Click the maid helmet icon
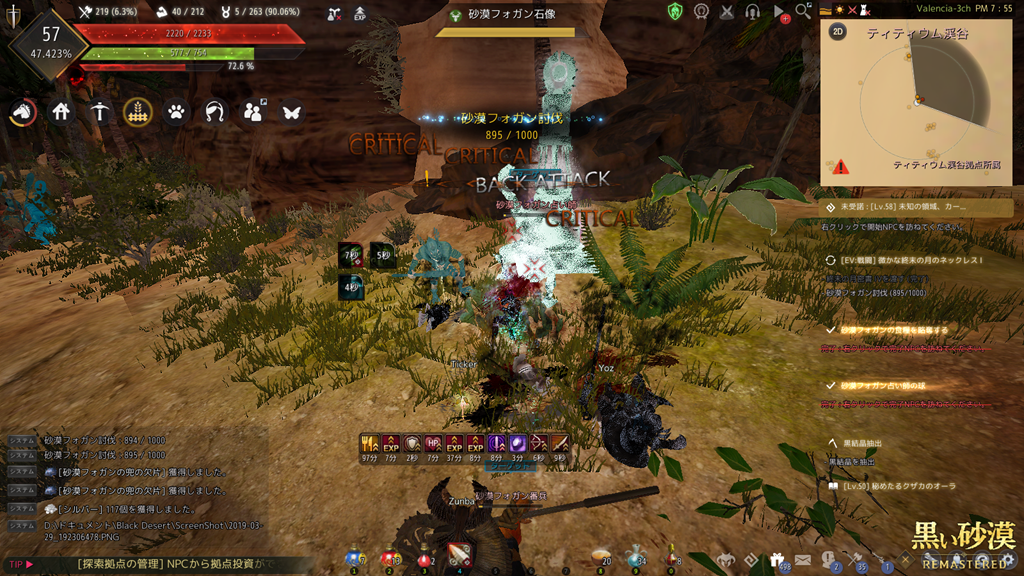Screen dimensions: 1024x576 click(214, 112)
